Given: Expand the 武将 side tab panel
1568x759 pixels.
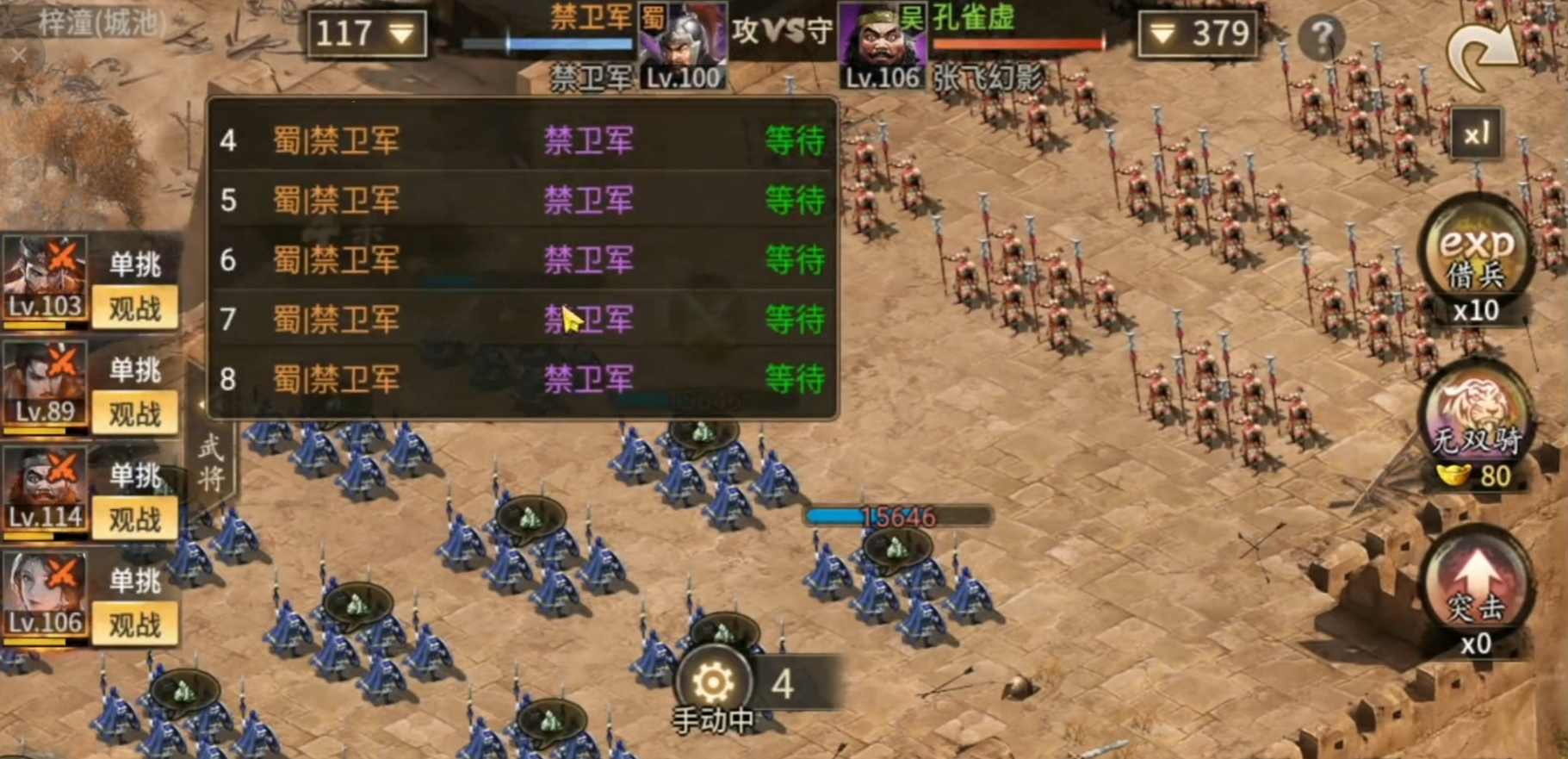Looking at the screenshot, I should coord(212,461).
